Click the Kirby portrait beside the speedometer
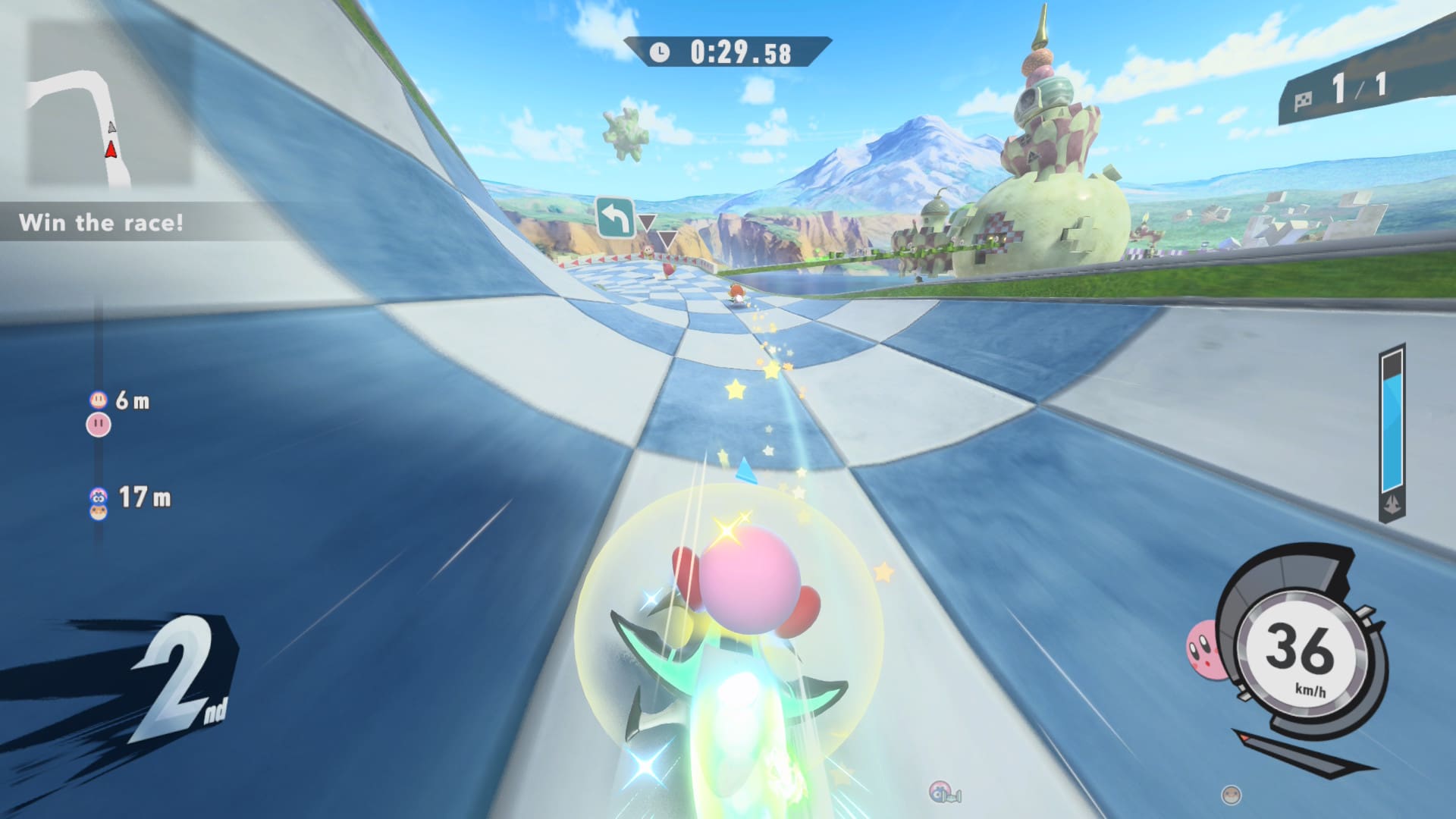This screenshot has height=819, width=1456. (x=1204, y=649)
